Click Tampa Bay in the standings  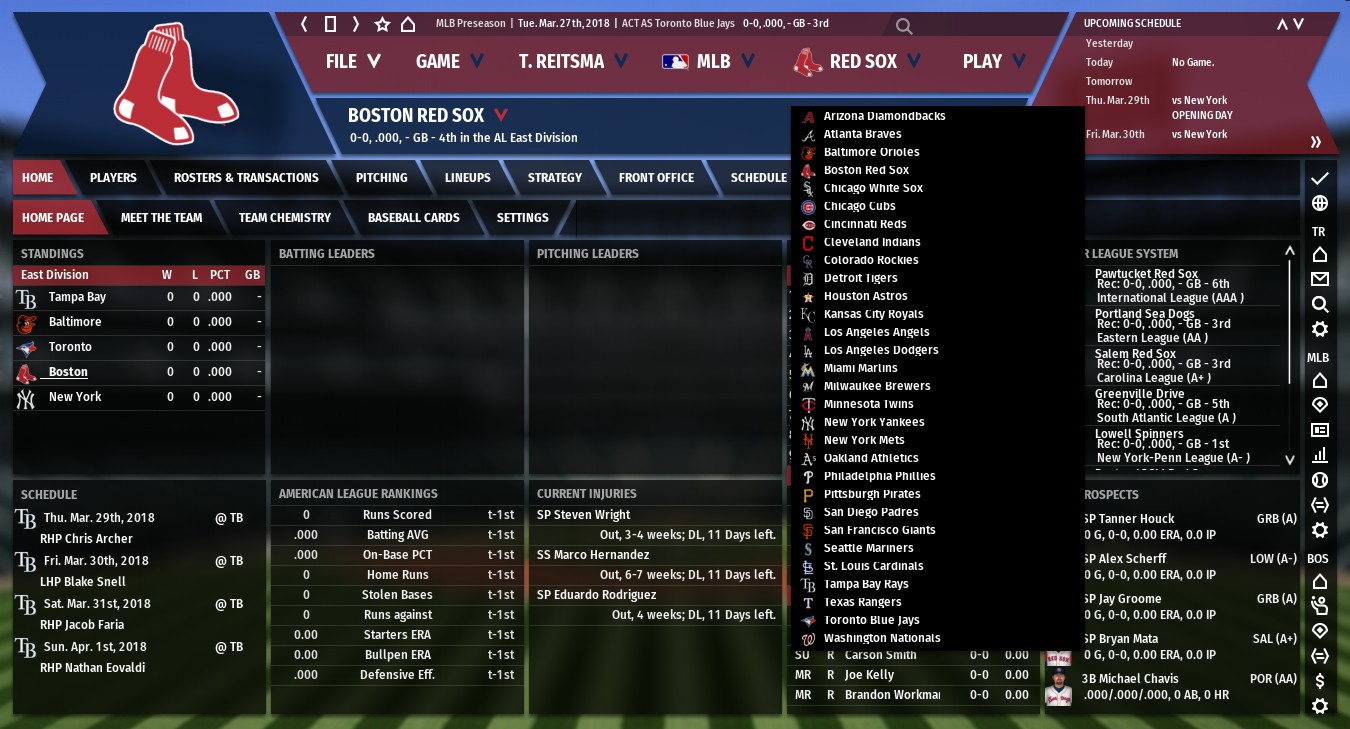pyautogui.click(x=77, y=297)
